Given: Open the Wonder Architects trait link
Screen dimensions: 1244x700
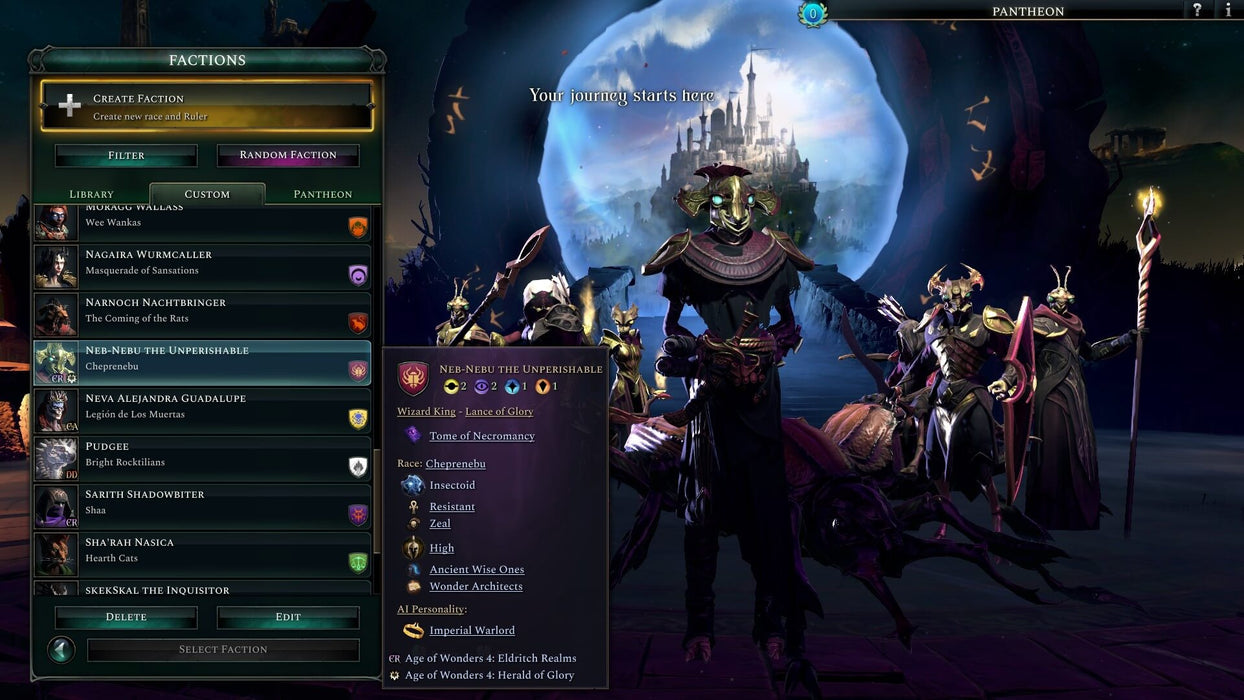Looking at the screenshot, I should pyautogui.click(x=475, y=587).
